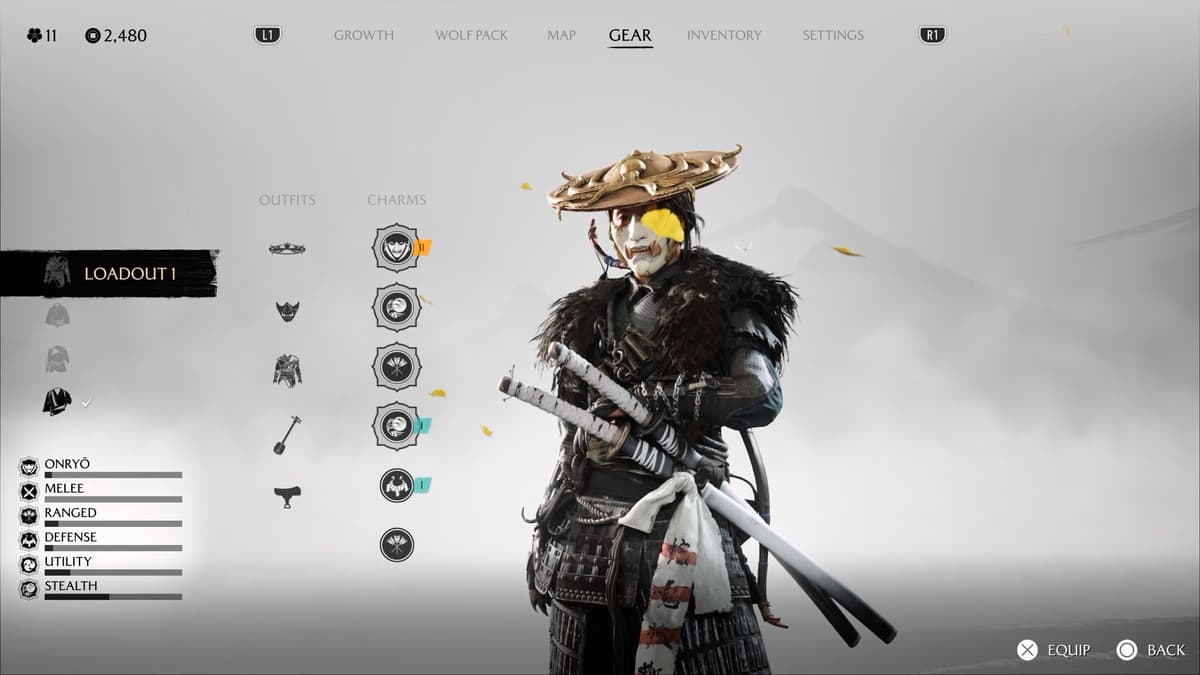This screenshot has height=675, width=1200.
Task: Switch to the Growth tab
Action: 364,35
